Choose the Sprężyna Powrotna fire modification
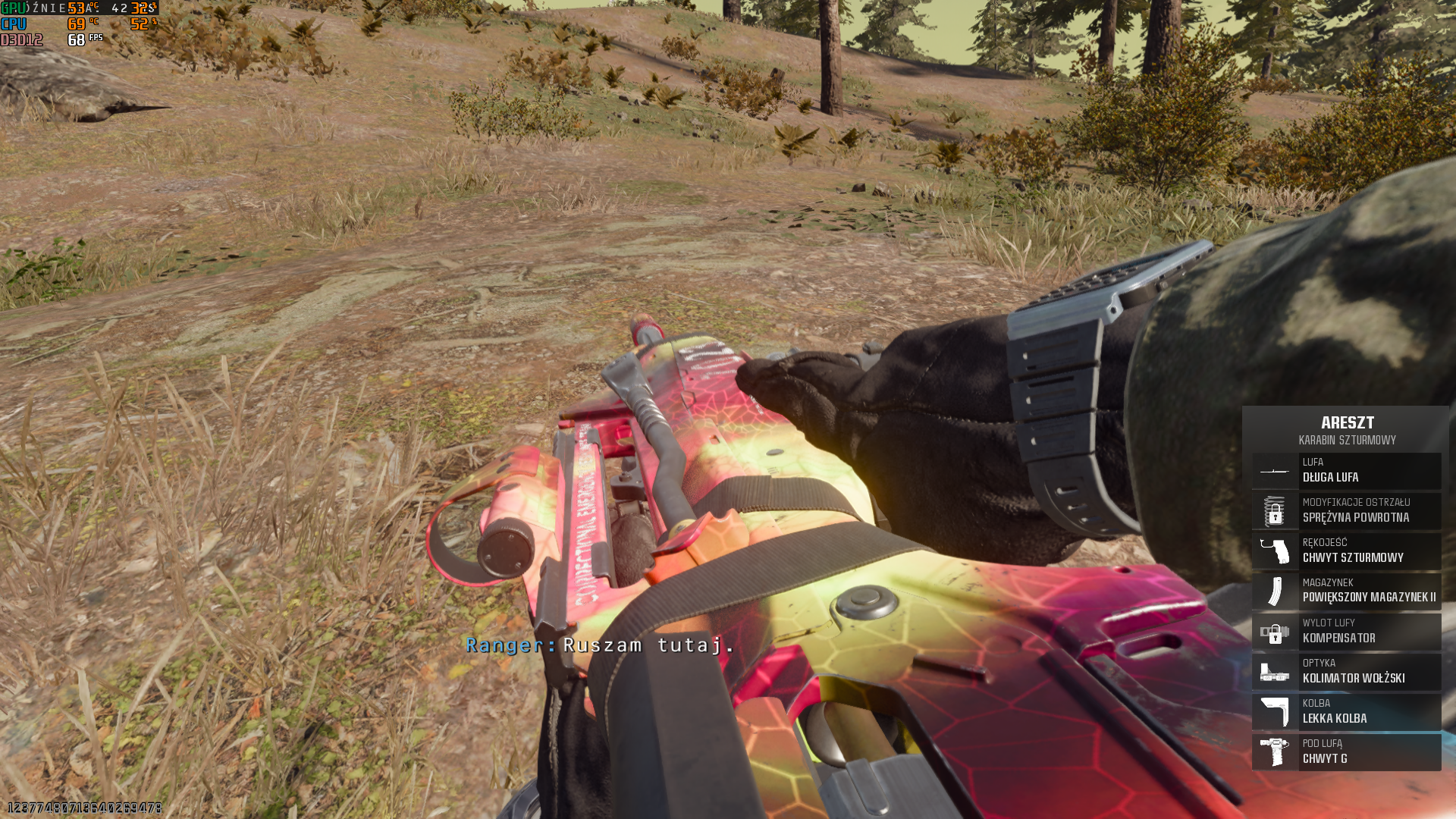 click(1346, 511)
